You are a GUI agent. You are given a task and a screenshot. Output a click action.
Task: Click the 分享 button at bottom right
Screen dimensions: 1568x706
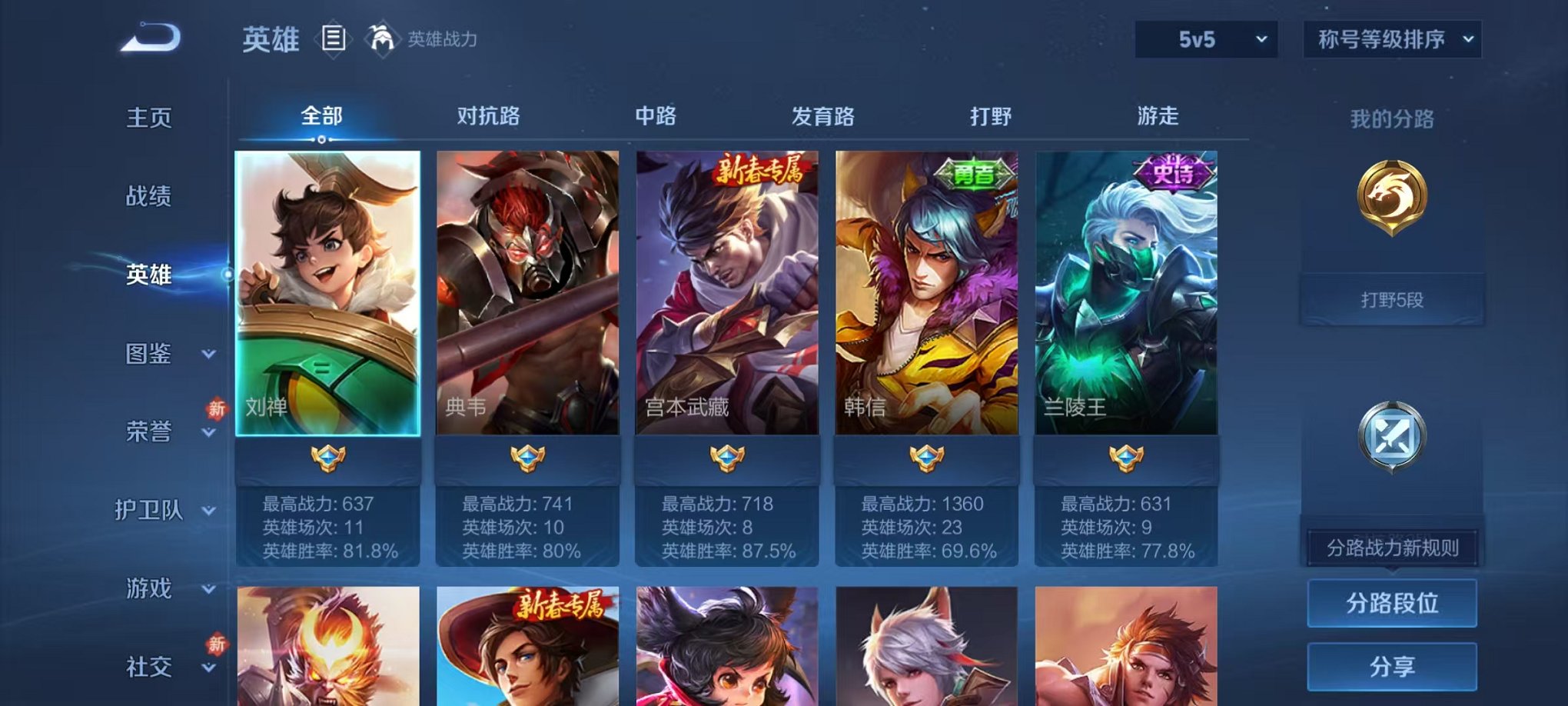(1392, 666)
